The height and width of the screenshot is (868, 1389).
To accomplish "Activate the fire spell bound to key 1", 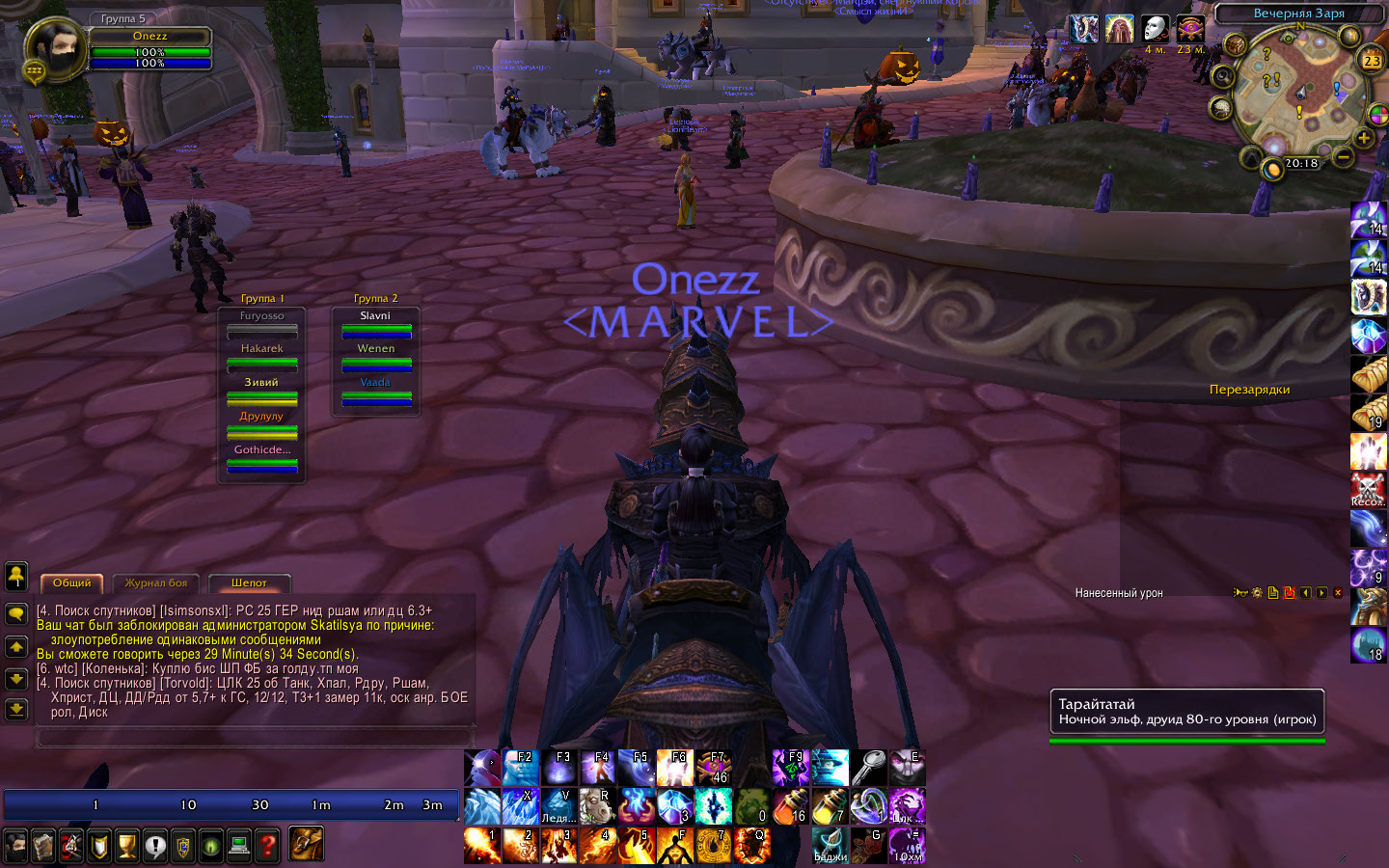I will [x=482, y=846].
